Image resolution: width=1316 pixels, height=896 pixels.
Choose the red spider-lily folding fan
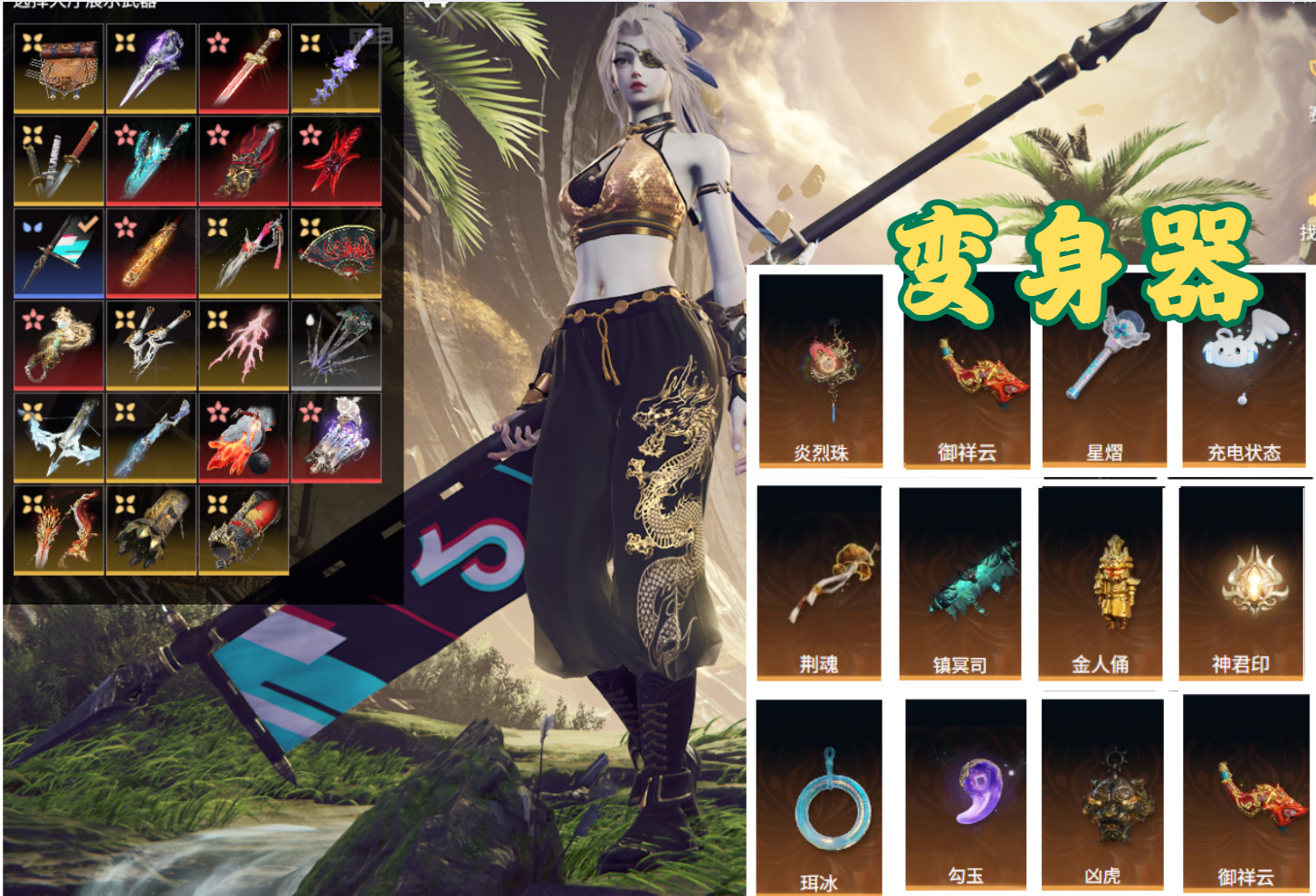tap(336, 253)
